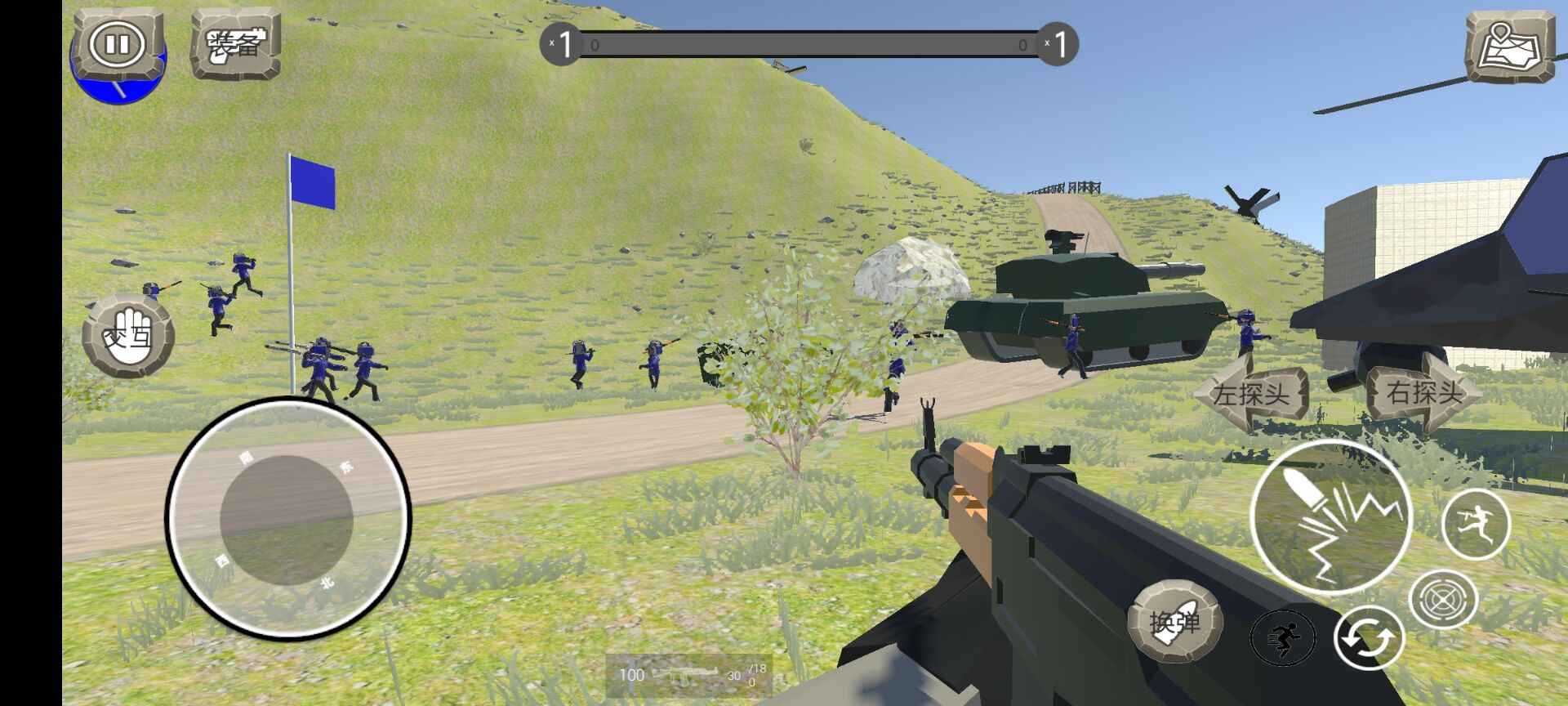
Task: Switch weapons with the circular arrows icon
Action: pyautogui.click(x=1369, y=639)
